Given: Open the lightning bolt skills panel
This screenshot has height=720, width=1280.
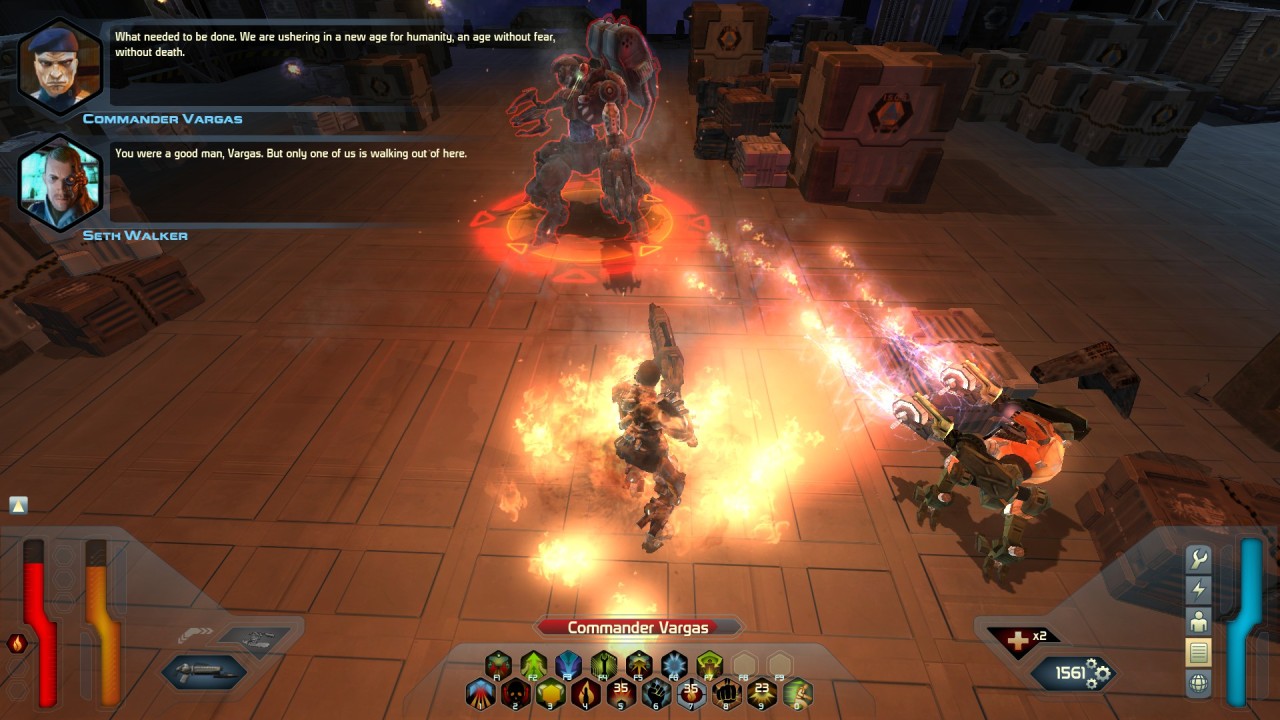Looking at the screenshot, I should pyautogui.click(x=1198, y=590).
